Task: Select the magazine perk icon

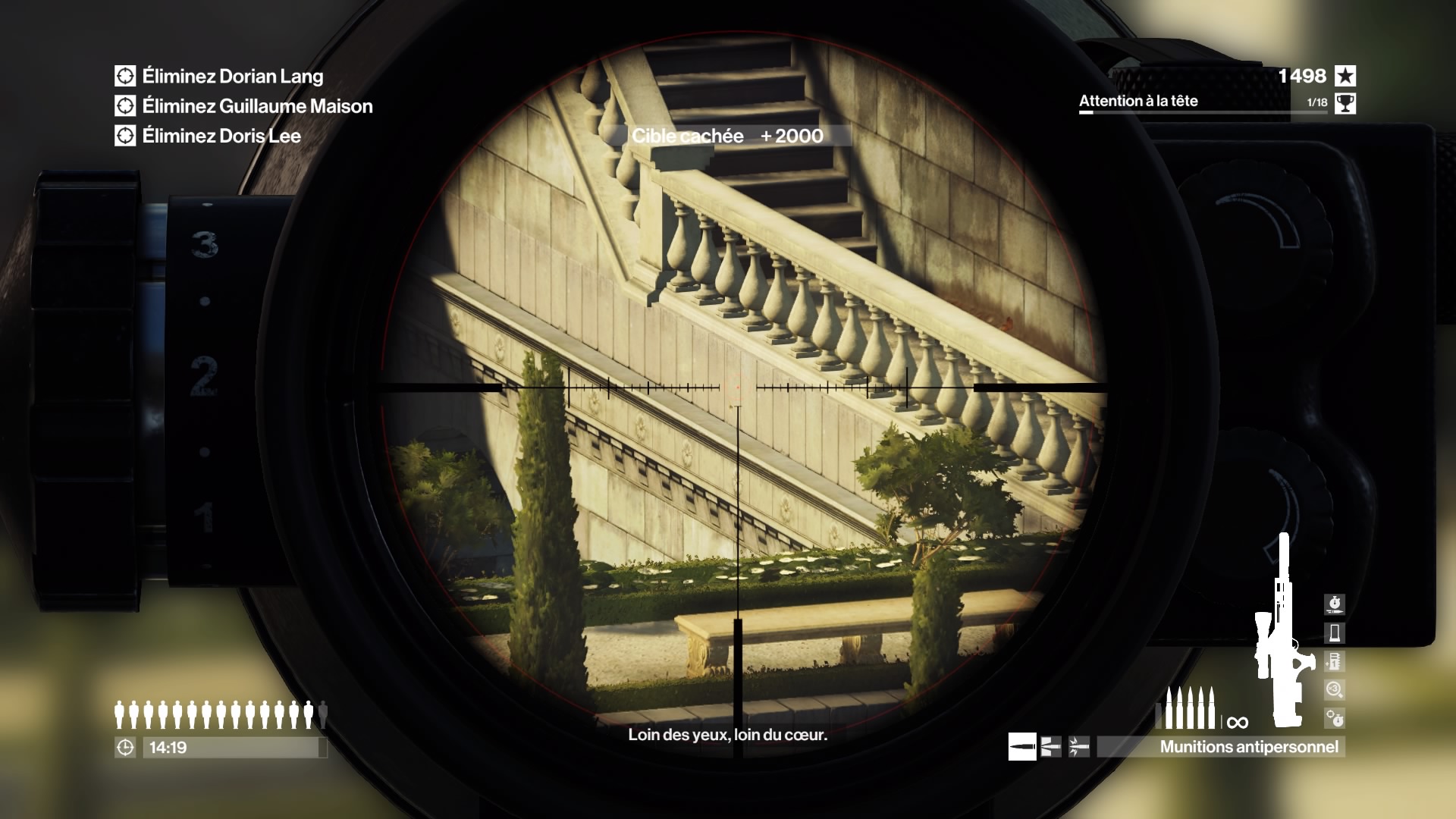Action: pyautogui.click(x=1334, y=632)
